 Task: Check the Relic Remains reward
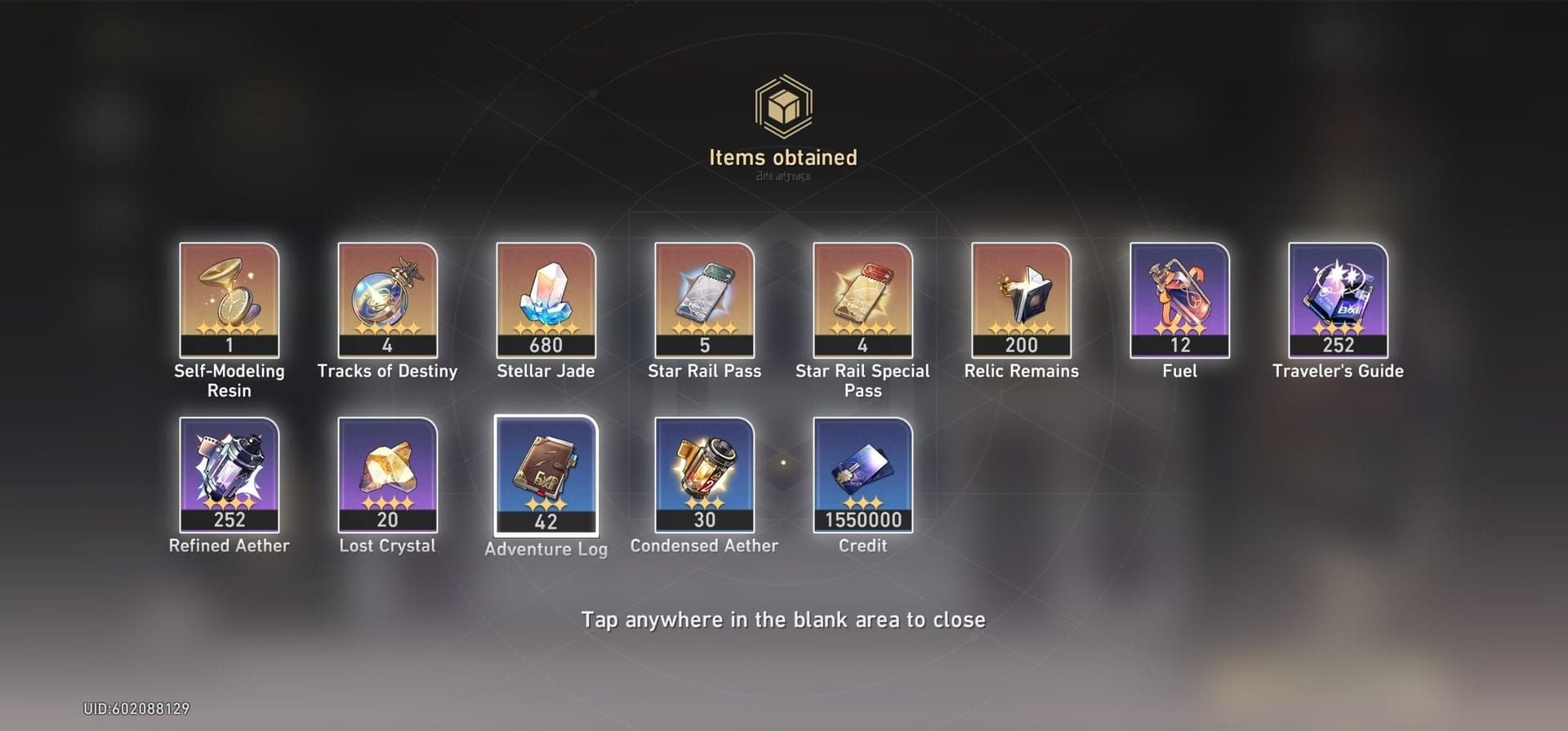(x=1022, y=300)
